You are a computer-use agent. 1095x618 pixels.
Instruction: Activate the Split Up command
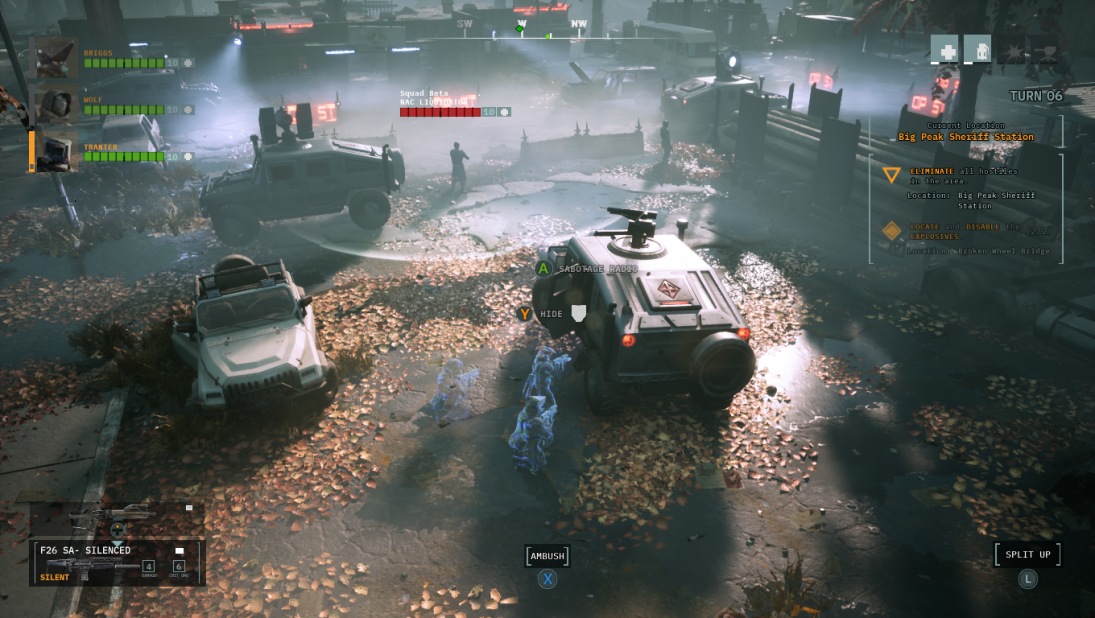(1027, 555)
